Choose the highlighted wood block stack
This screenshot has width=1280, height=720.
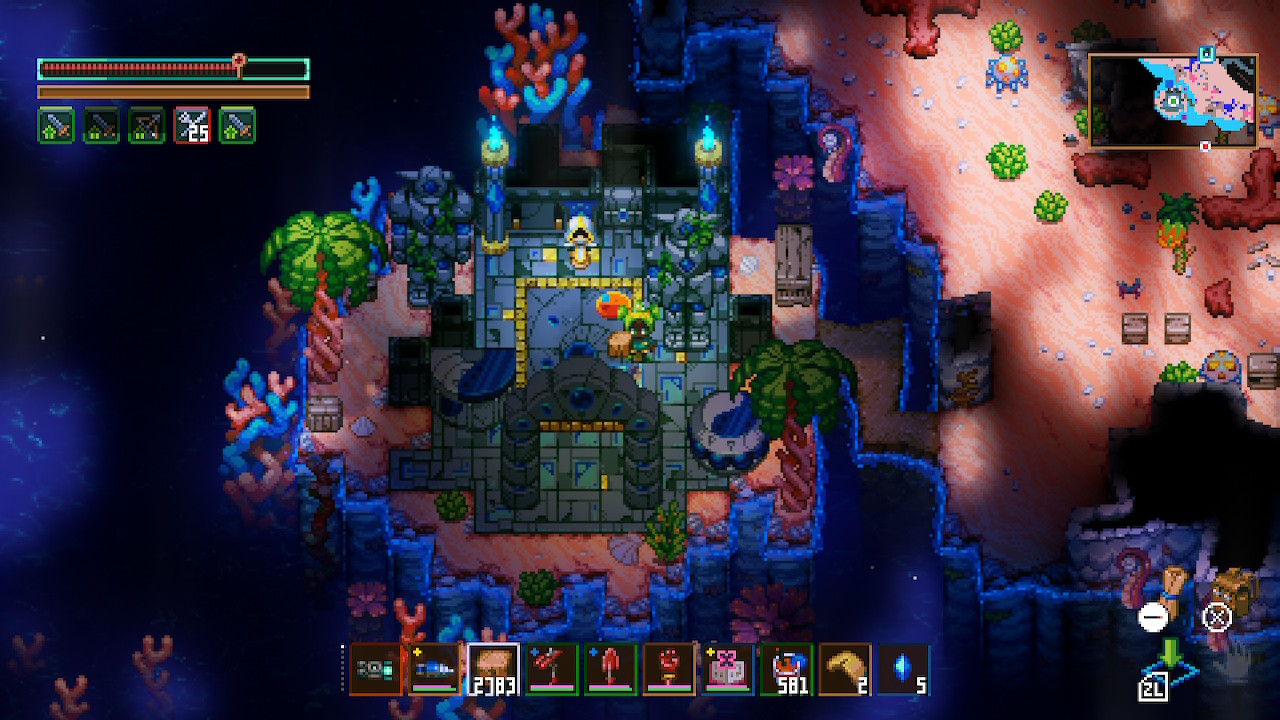[492, 669]
